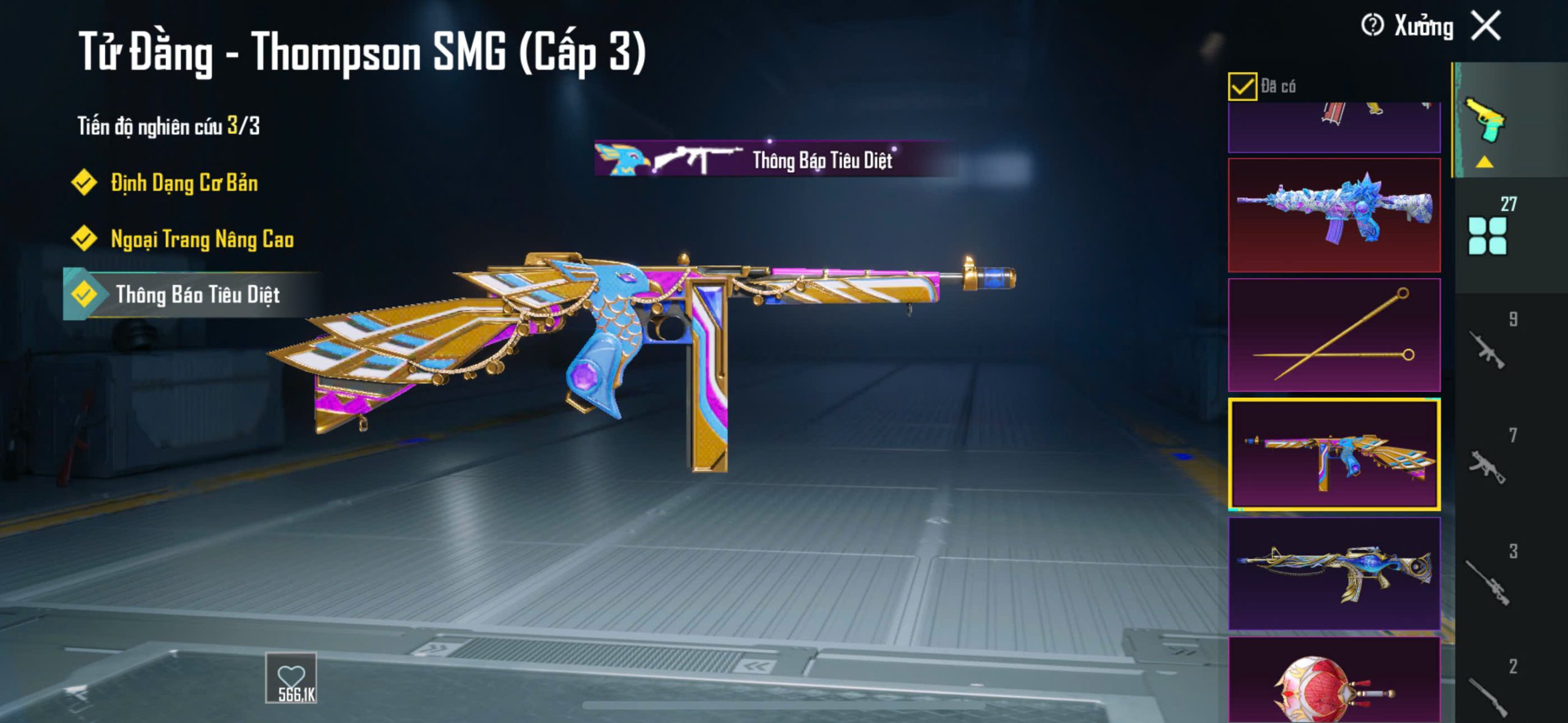Open the Xưởng help info
The image size is (1568, 723).
[1372, 26]
